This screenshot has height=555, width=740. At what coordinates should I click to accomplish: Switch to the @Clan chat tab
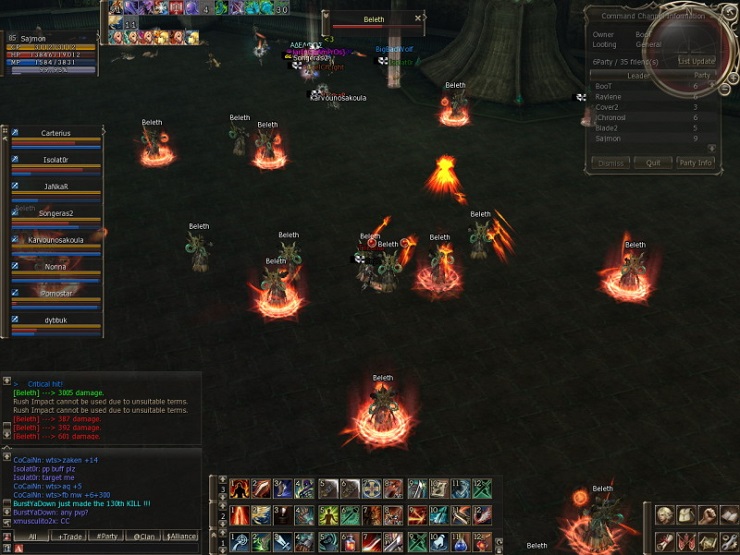coord(144,536)
